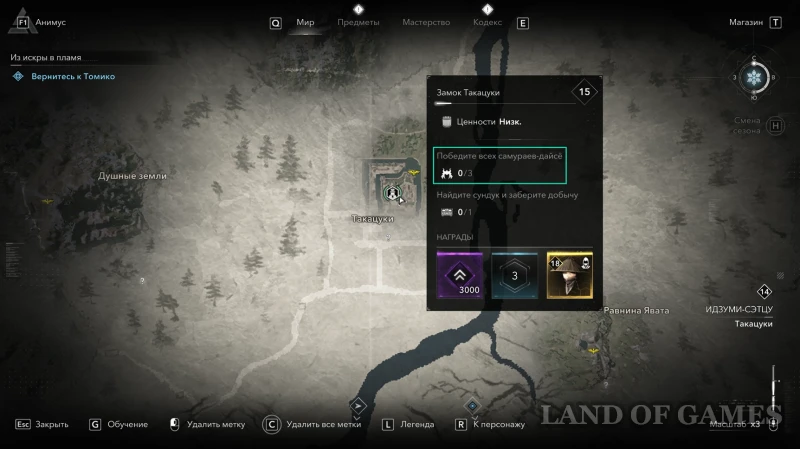Open the Предметы tab
Viewport: 800px width, 449px height.
pyautogui.click(x=358, y=22)
